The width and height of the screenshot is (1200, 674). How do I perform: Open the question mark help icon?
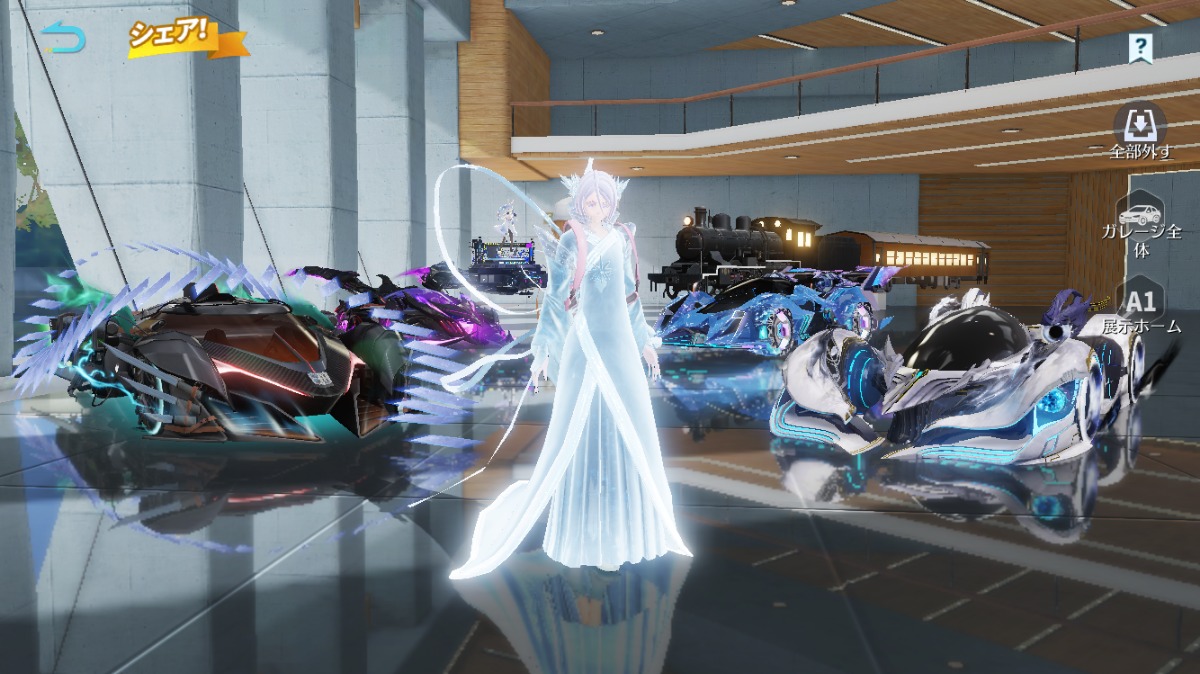(1140, 47)
